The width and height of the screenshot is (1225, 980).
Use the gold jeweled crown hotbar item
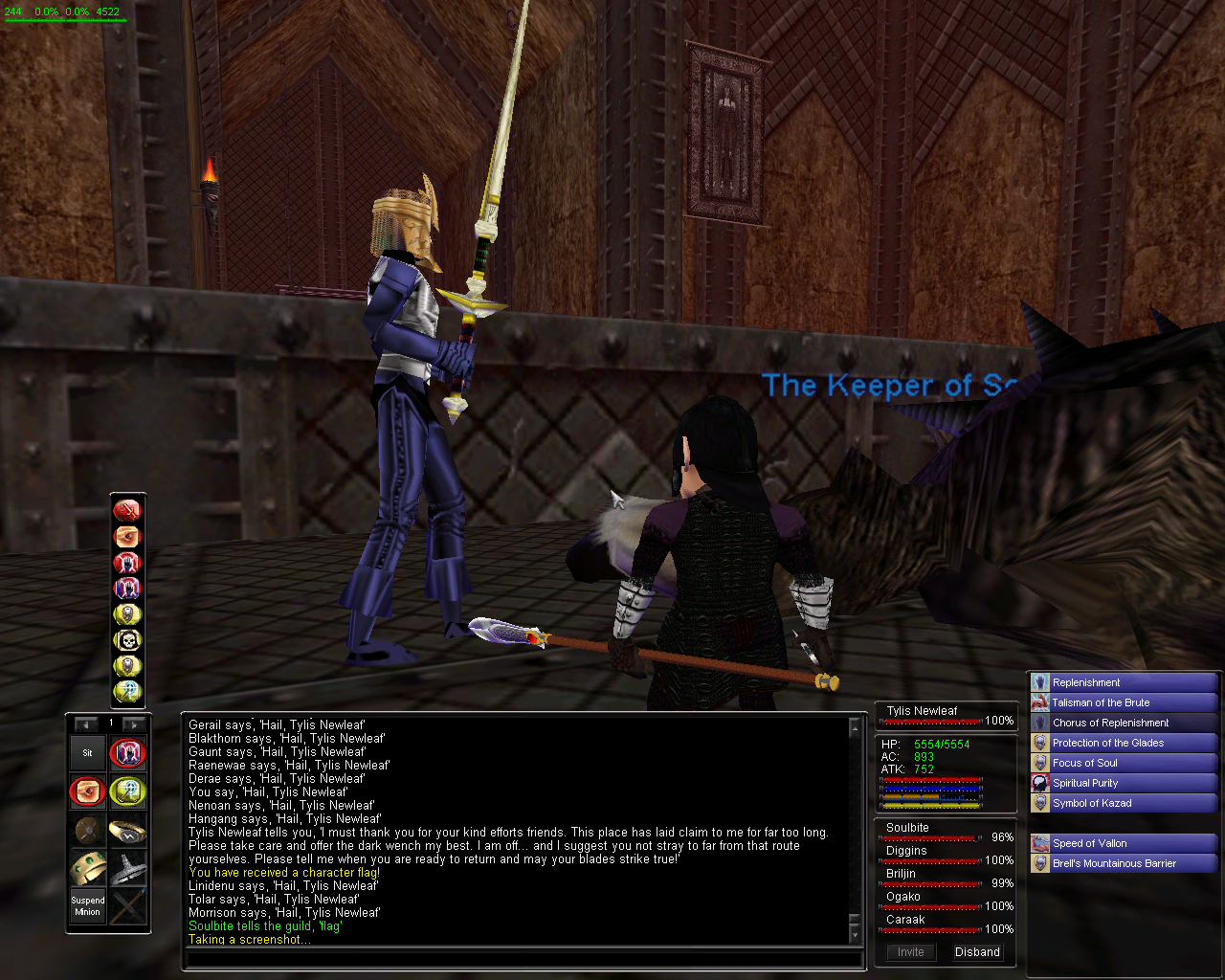[x=87, y=869]
